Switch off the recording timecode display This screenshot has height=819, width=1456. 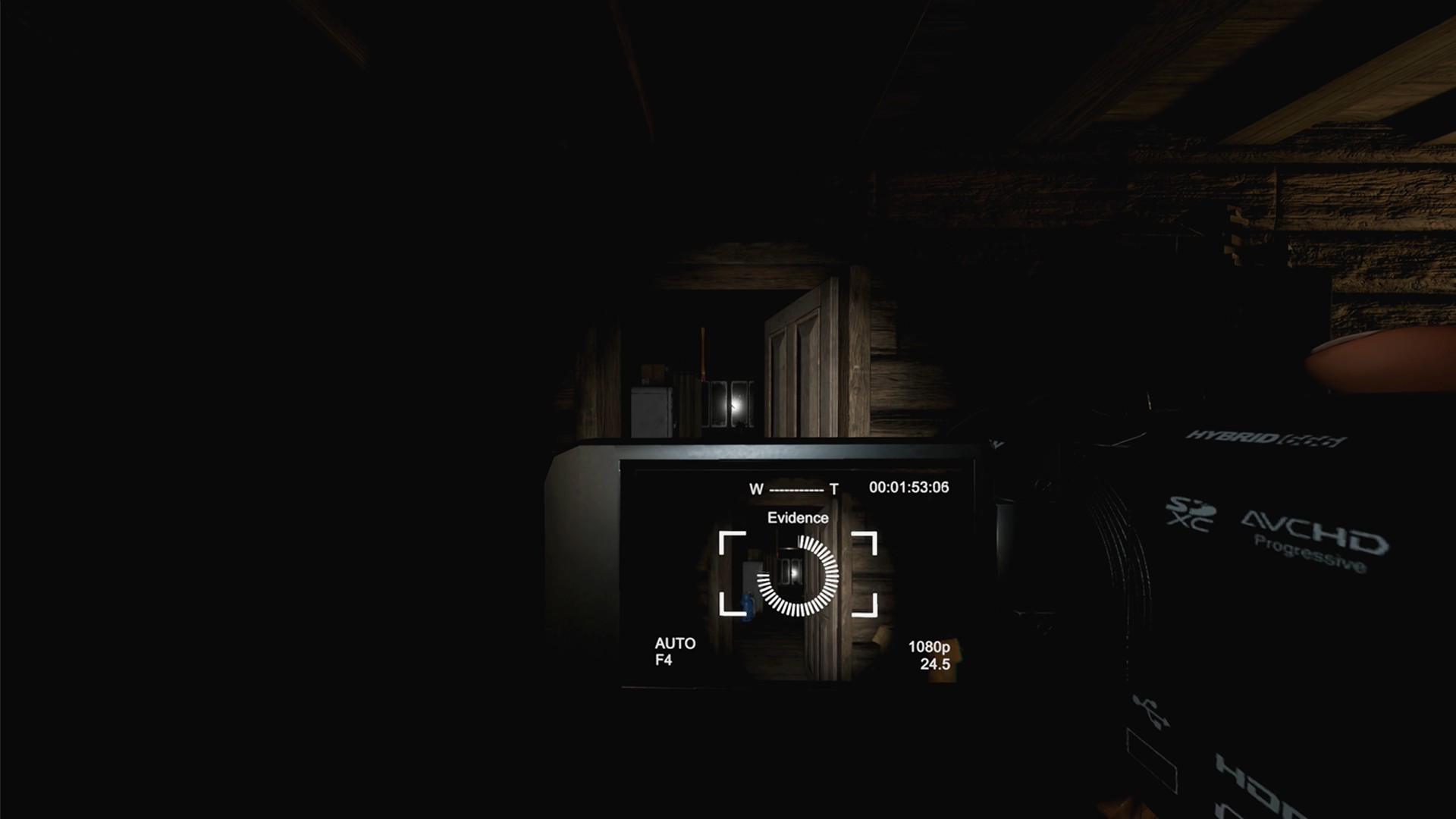coord(908,486)
